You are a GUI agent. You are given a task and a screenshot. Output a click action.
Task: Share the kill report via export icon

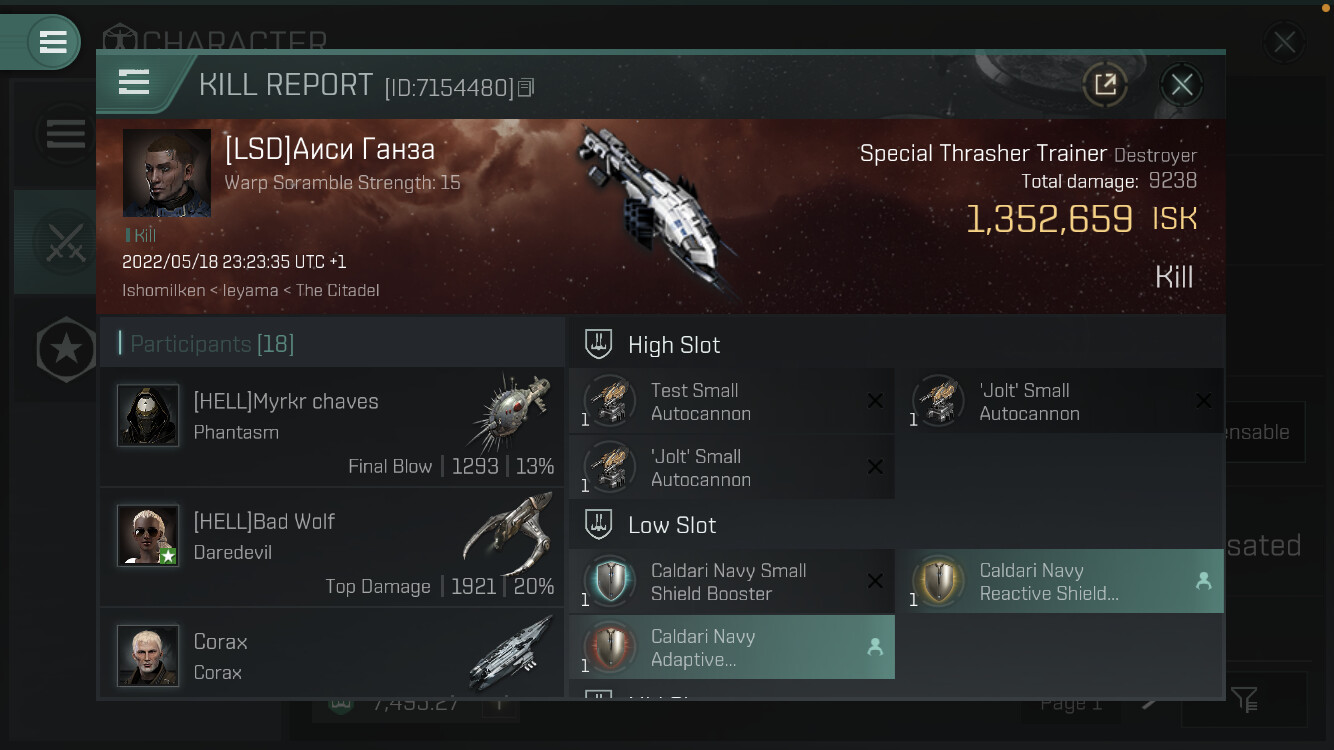point(1105,85)
